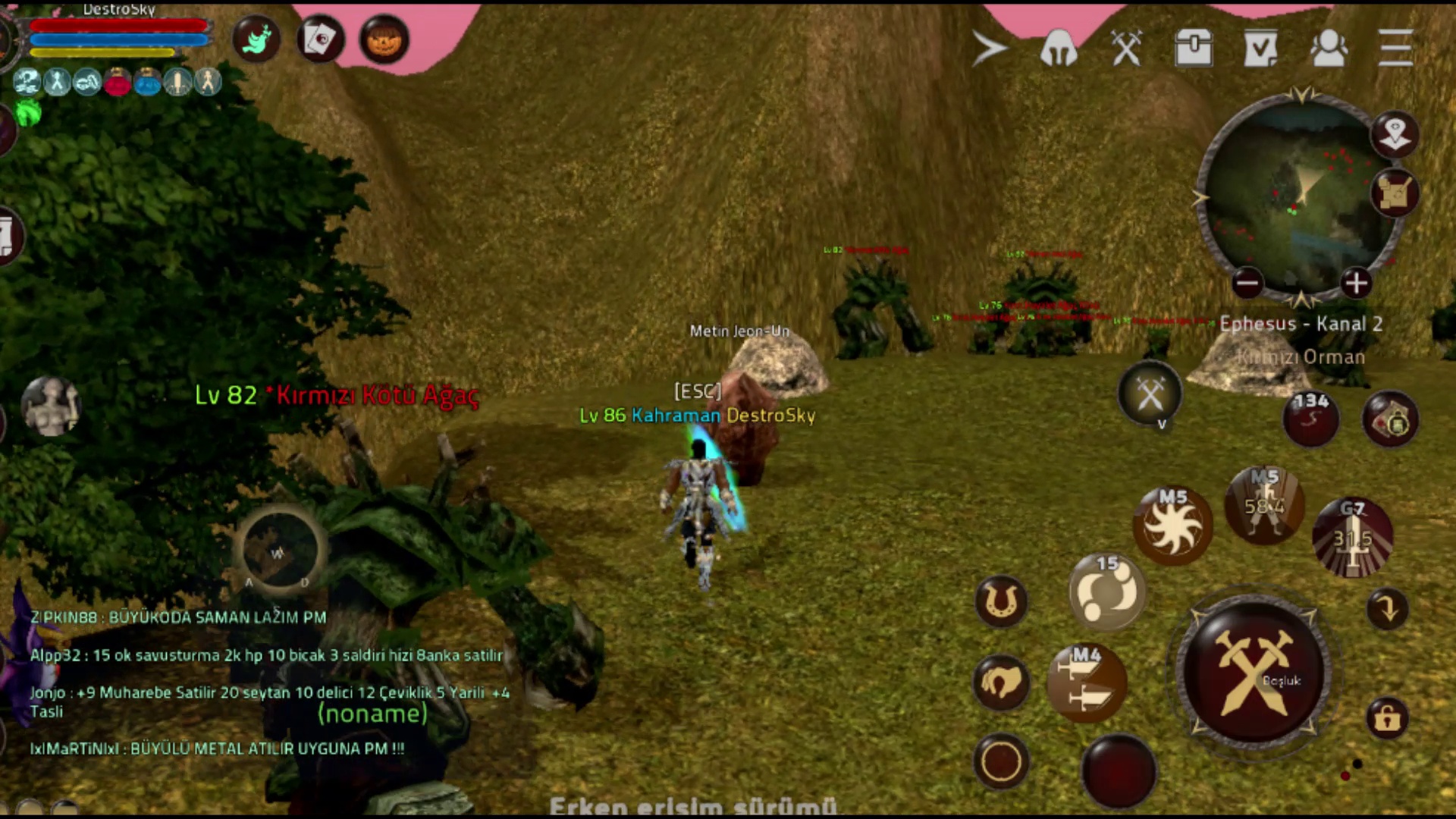Open the helmet character equipment icon
The height and width of the screenshot is (819, 1456).
1059,49
